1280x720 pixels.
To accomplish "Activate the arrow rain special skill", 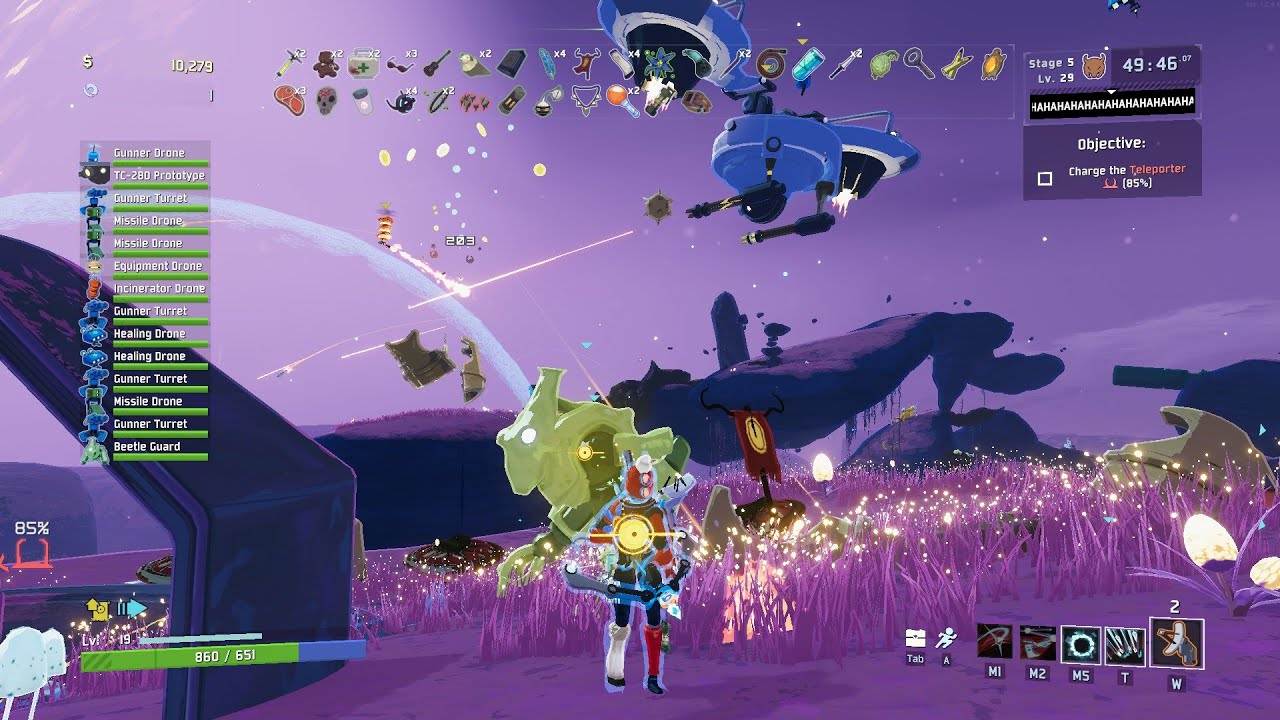I will pos(1125,645).
